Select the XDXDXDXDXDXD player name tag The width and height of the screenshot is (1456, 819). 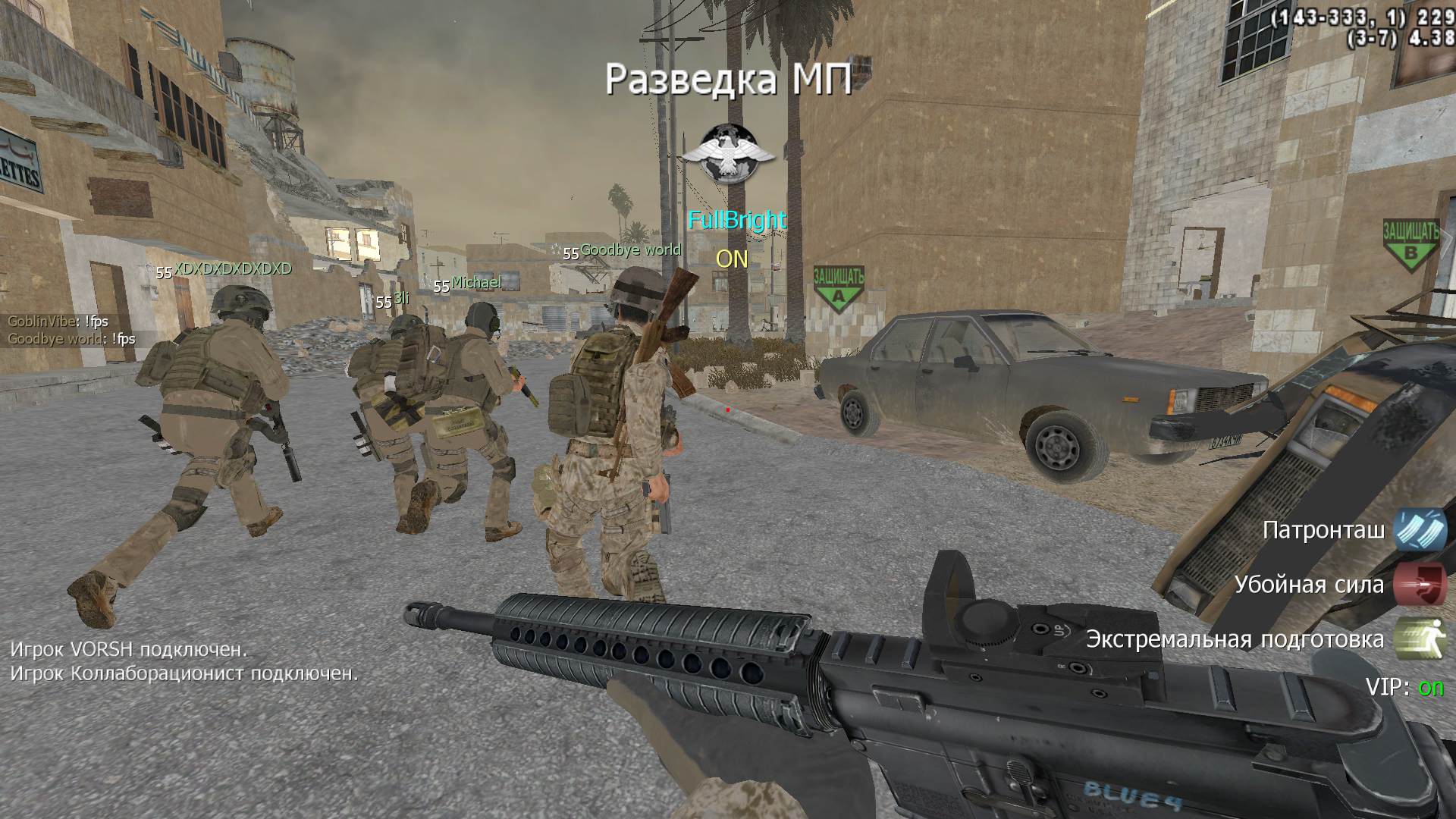(x=232, y=269)
